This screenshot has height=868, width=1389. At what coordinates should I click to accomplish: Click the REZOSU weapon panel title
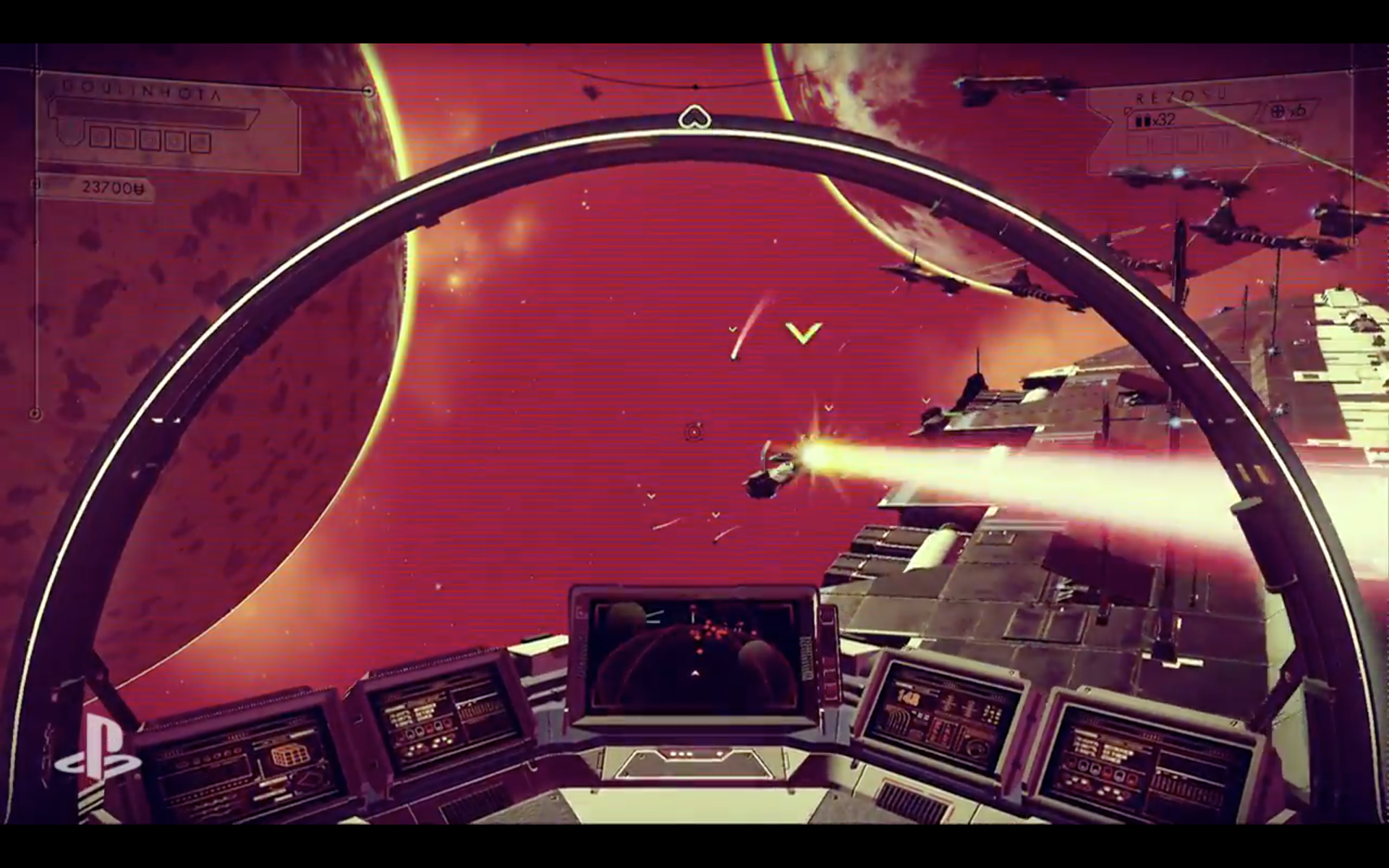(x=1166, y=98)
